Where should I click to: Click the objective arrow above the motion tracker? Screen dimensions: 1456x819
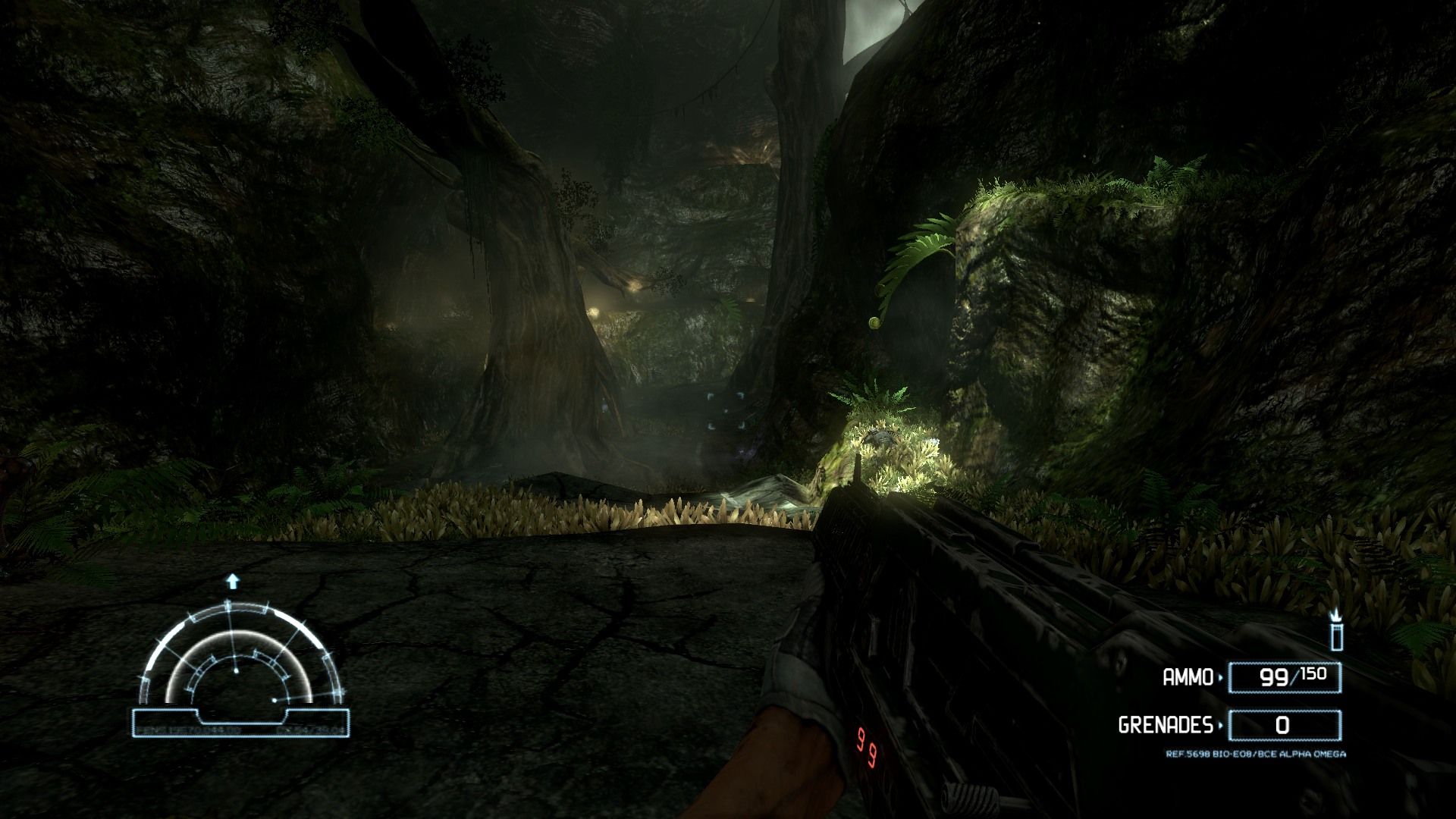pos(233,582)
